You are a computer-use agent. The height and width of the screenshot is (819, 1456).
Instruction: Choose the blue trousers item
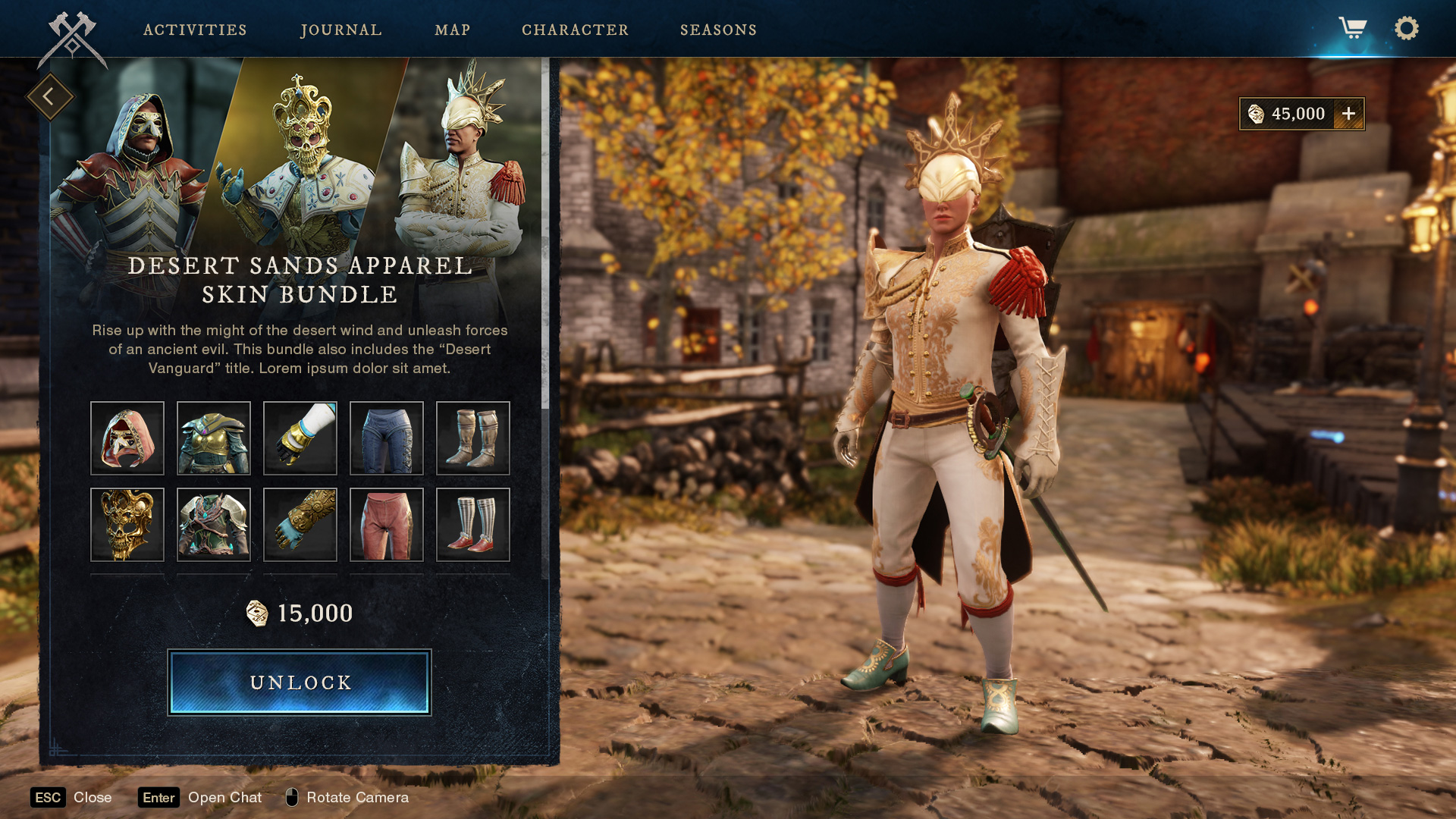pyautogui.click(x=387, y=438)
